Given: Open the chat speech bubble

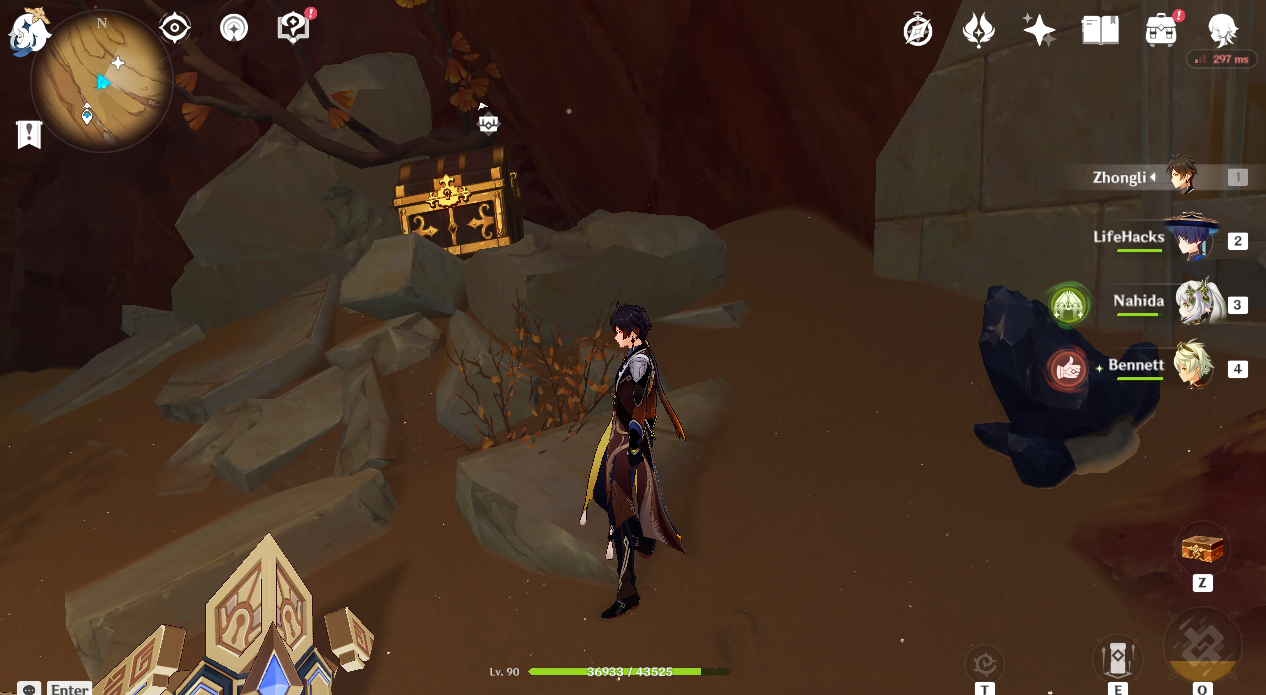Looking at the screenshot, I should click(29, 689).
